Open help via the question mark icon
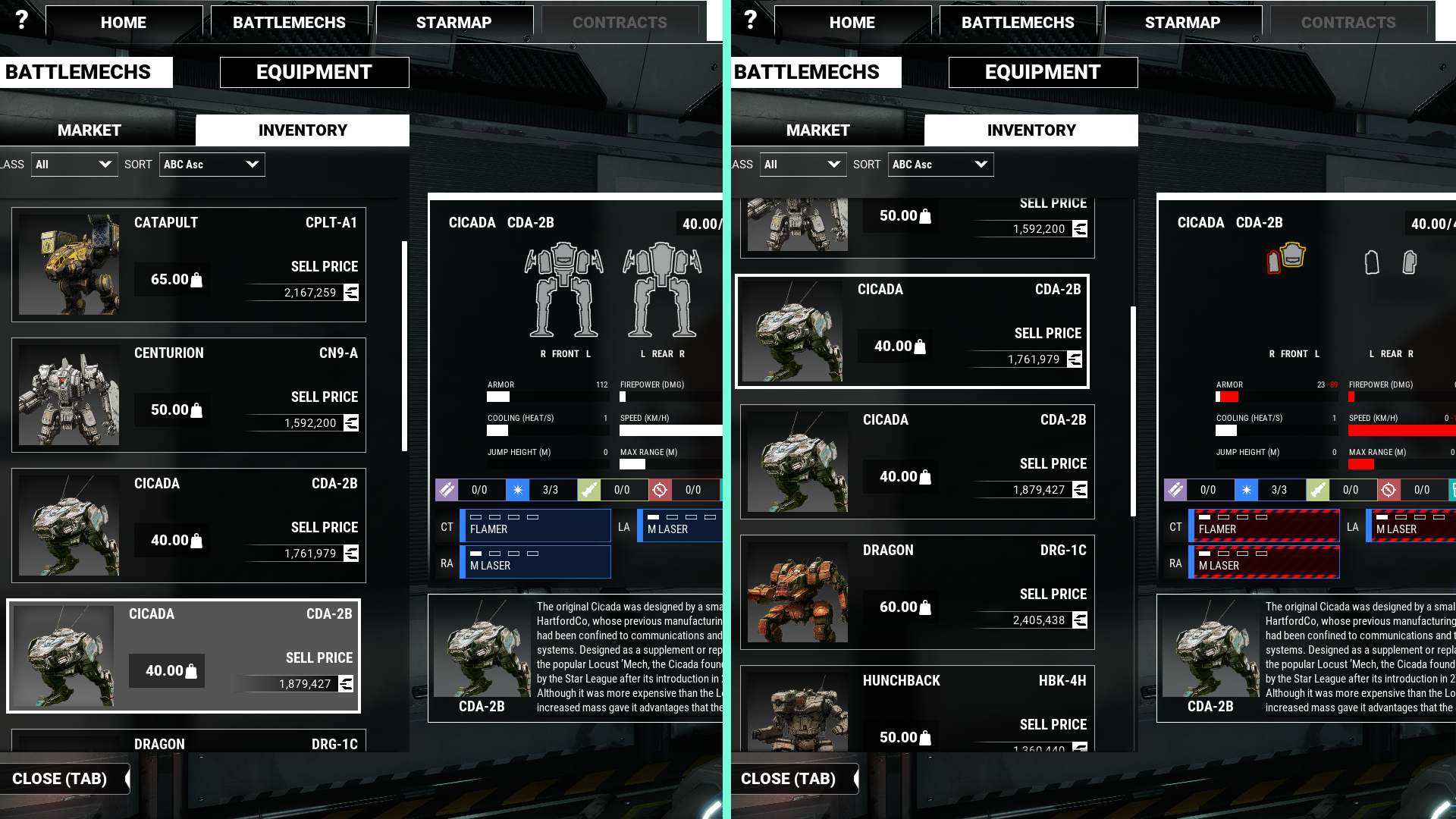 (x=21, y=19)
